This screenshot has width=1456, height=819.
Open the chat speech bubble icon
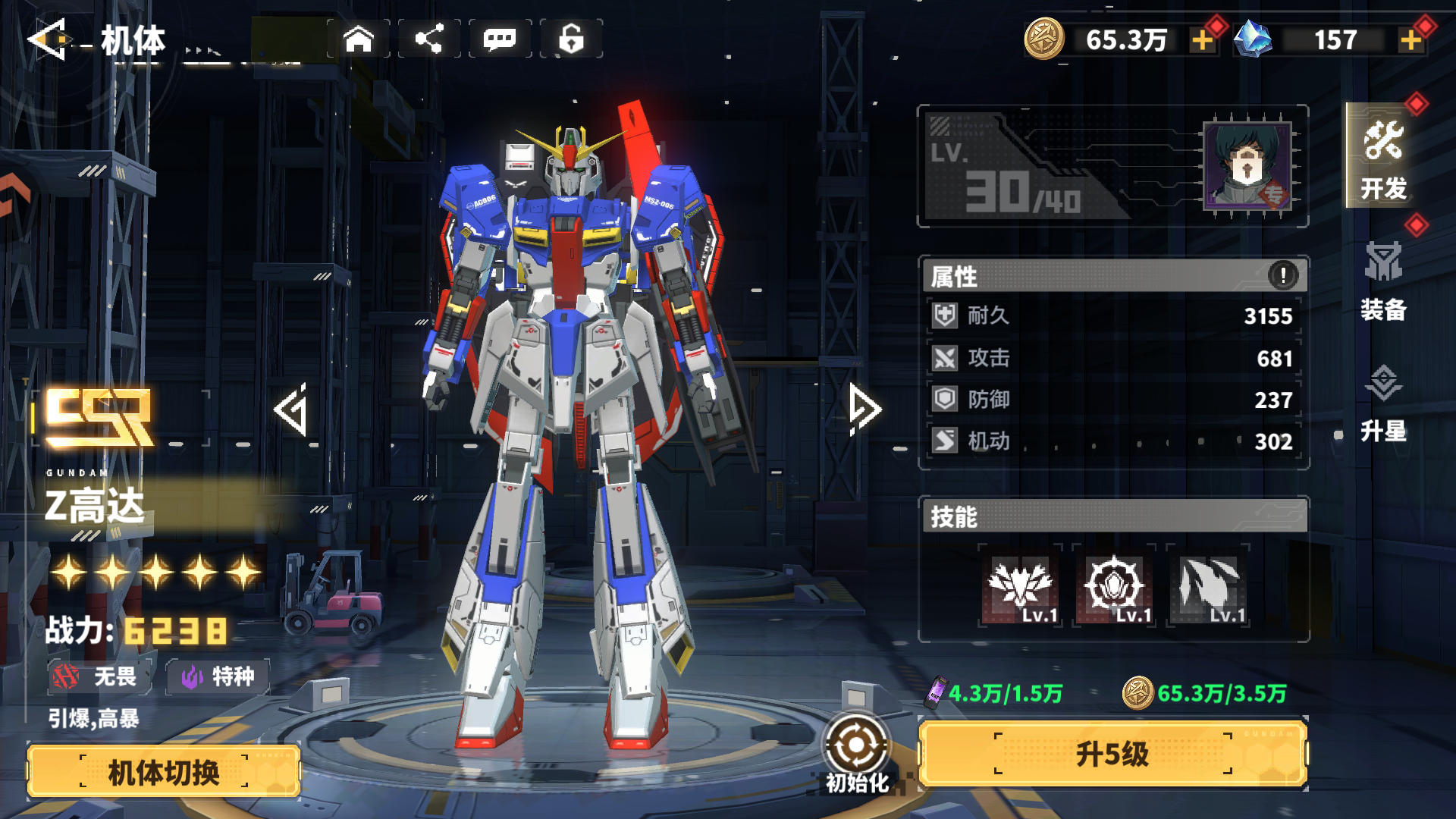[x=500, y=39]
